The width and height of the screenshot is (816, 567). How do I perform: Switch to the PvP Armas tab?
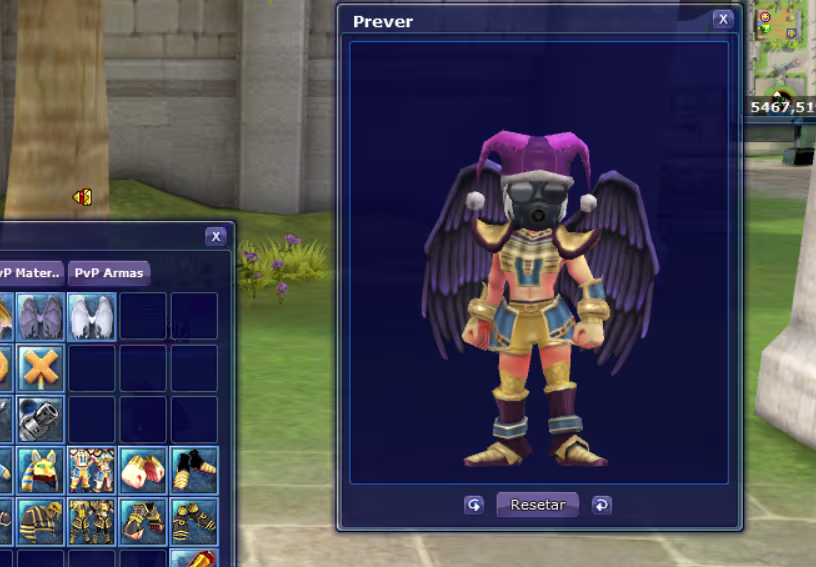[x=110, y=272]
